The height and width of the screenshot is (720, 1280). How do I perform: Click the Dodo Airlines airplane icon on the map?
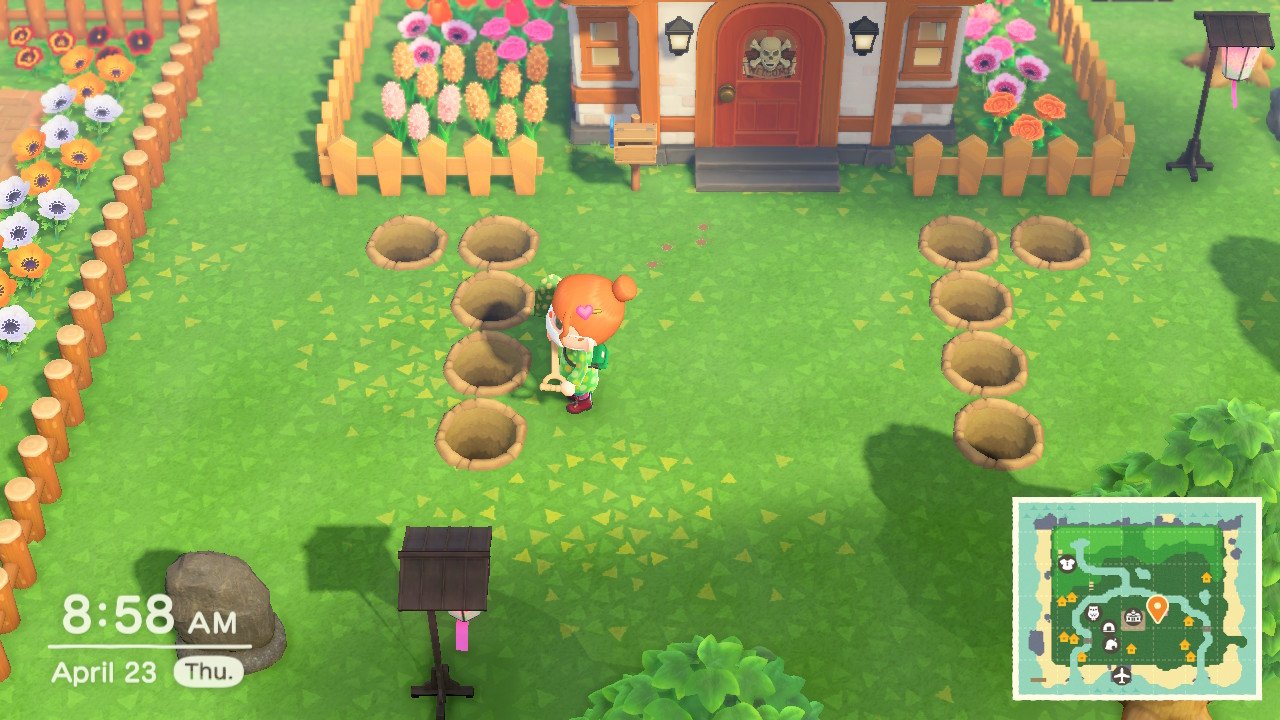pyautogui.click(x=1121, y=675)
